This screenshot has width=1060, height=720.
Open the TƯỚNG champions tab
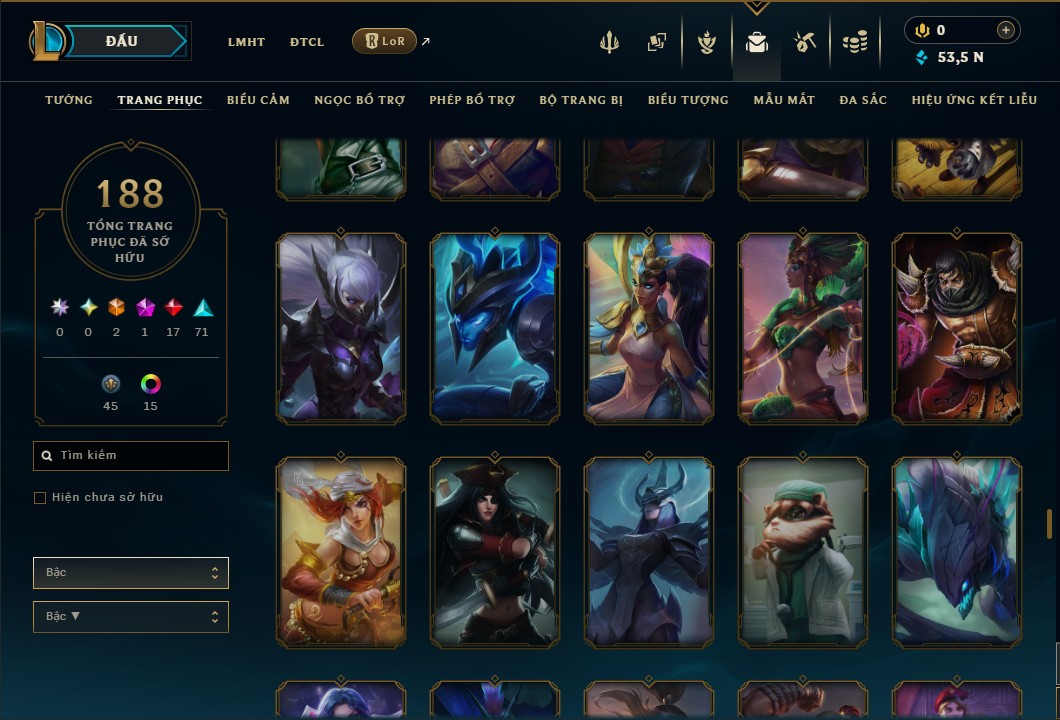pyautogui.click(x=69, y=100)
